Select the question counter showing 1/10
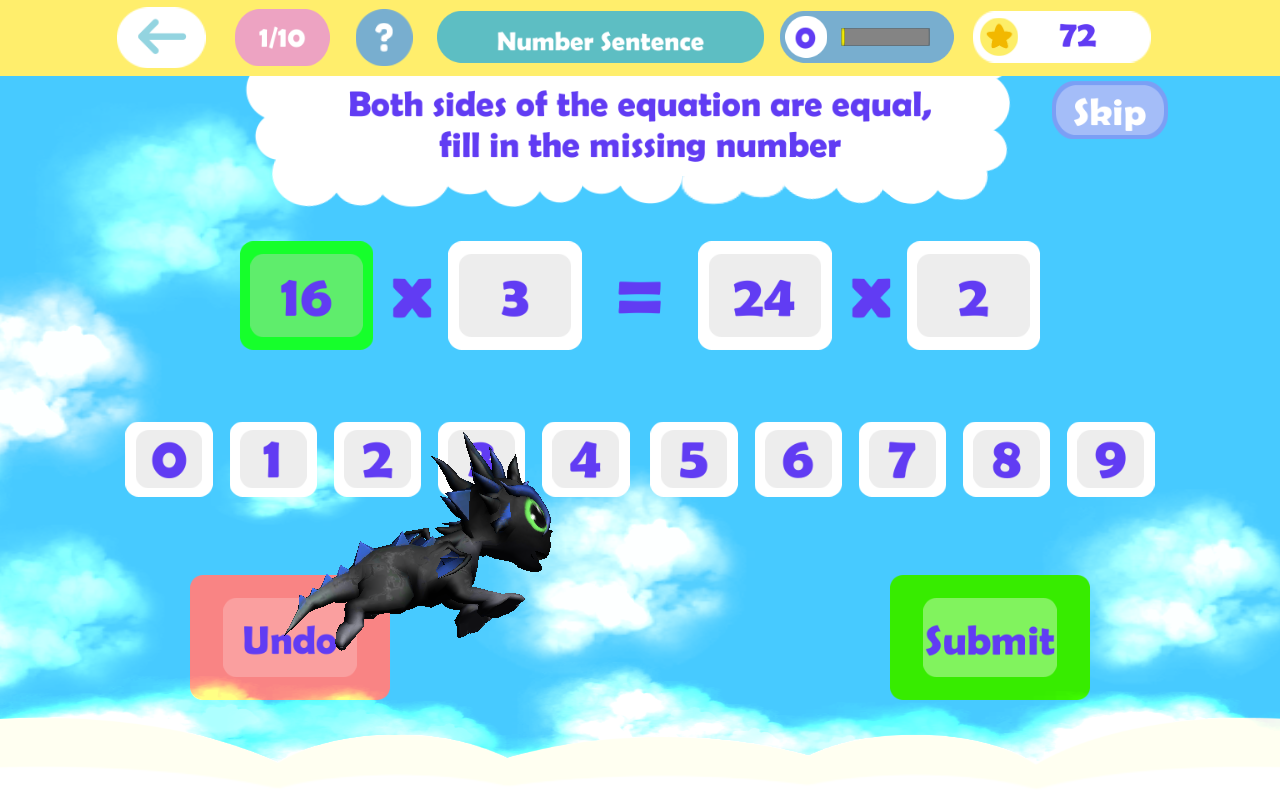 coord(282,37)
